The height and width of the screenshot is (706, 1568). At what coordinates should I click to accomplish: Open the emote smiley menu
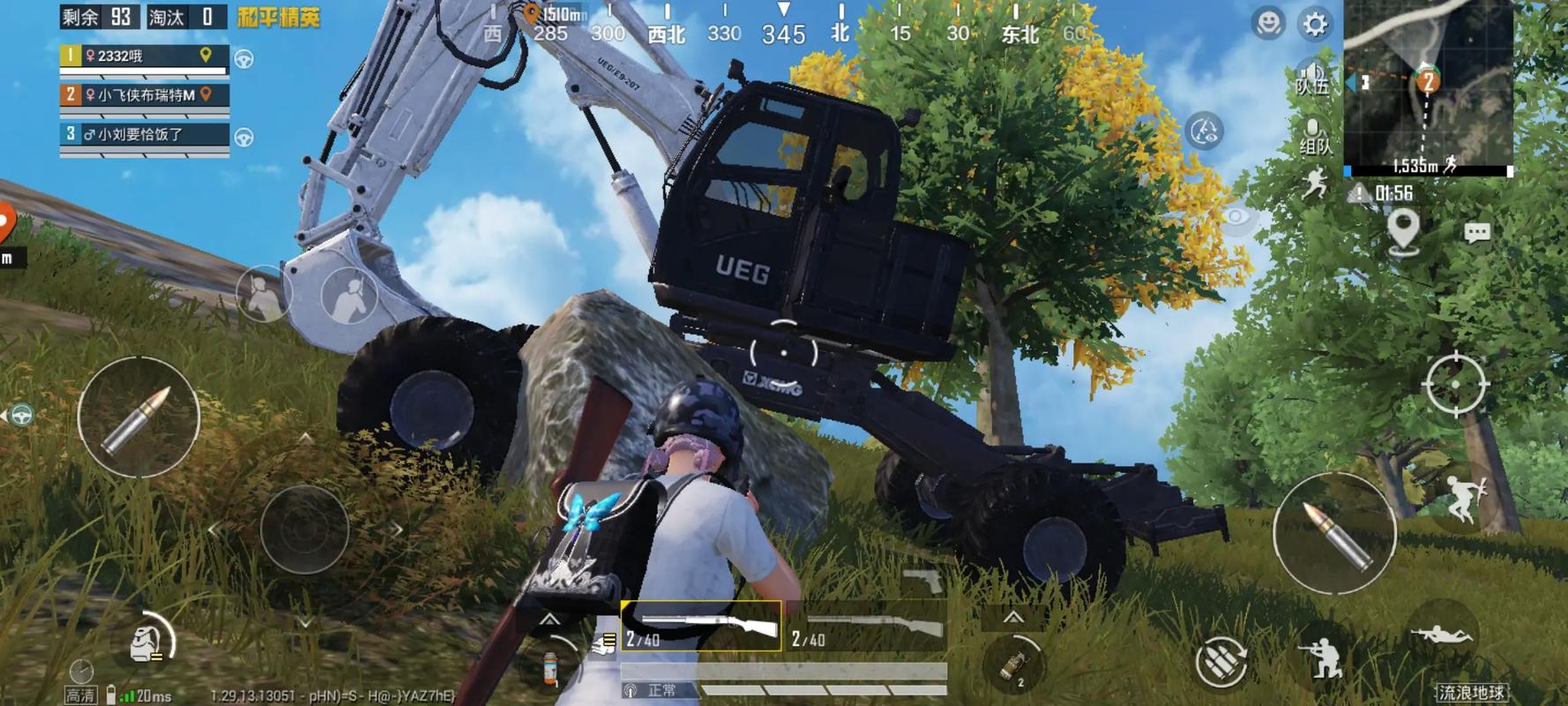[x=1268, y=23]
